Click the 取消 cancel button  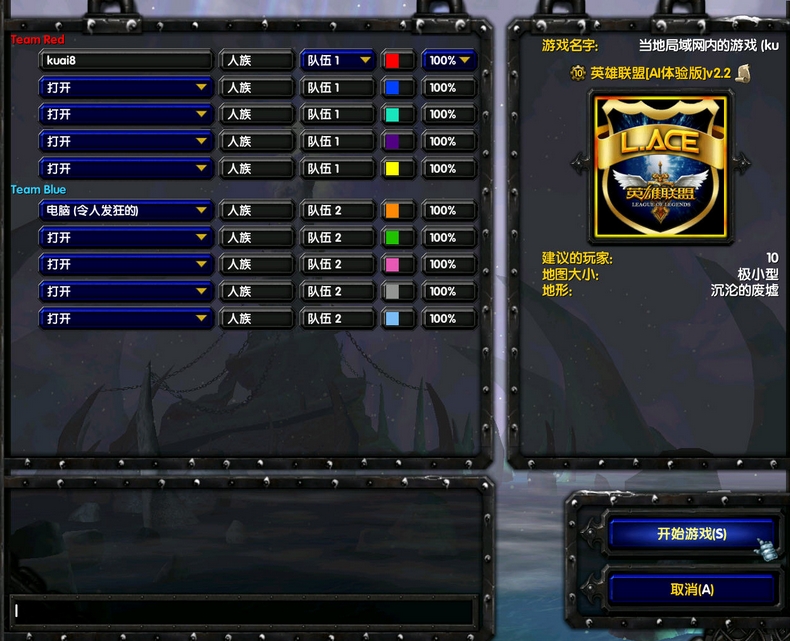691,590
